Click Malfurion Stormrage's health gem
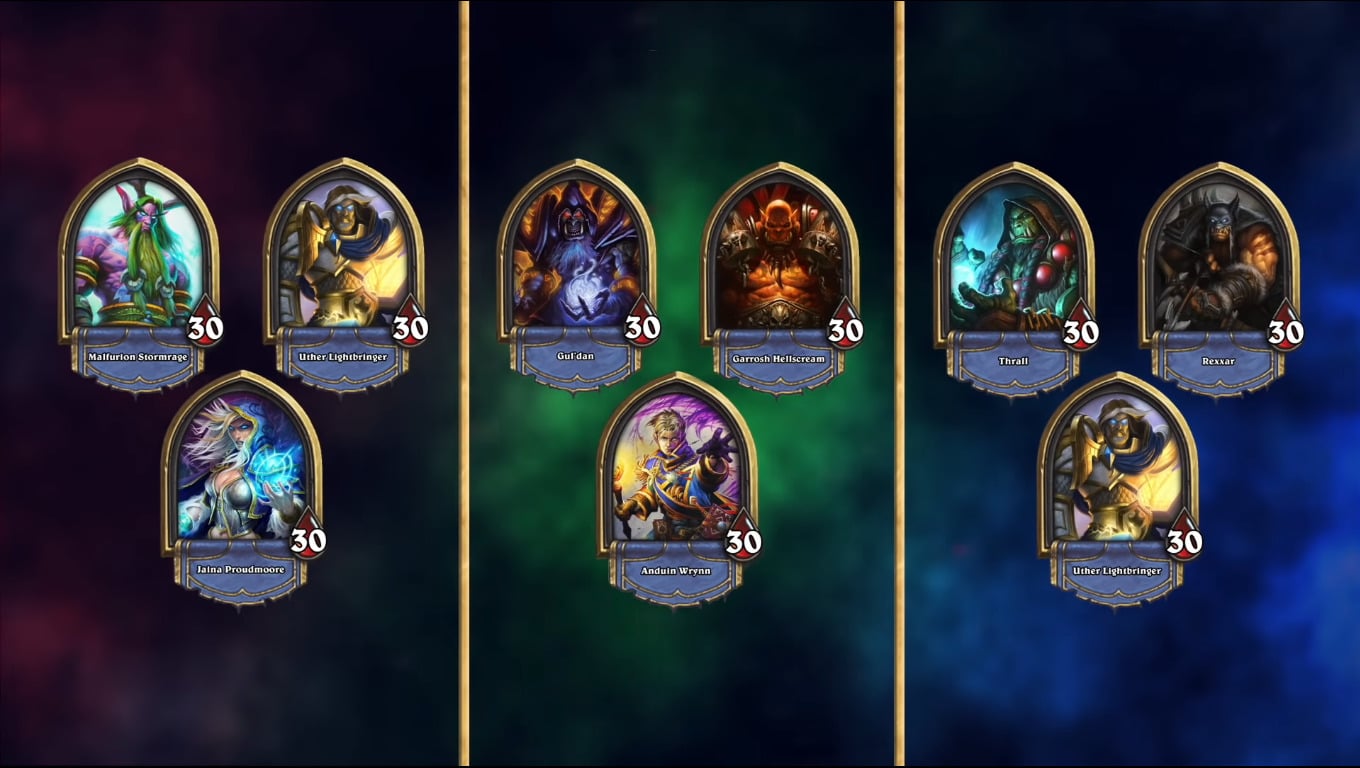 (x=204, y=327)
